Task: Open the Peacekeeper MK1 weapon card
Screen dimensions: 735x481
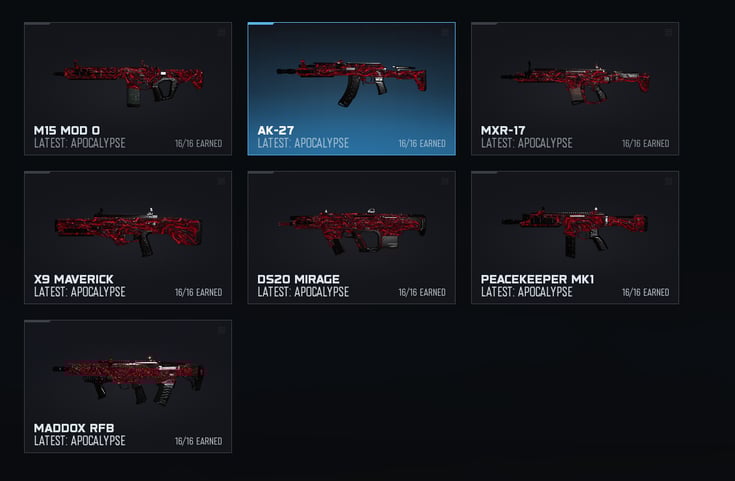Action: (x=575, y=237)
